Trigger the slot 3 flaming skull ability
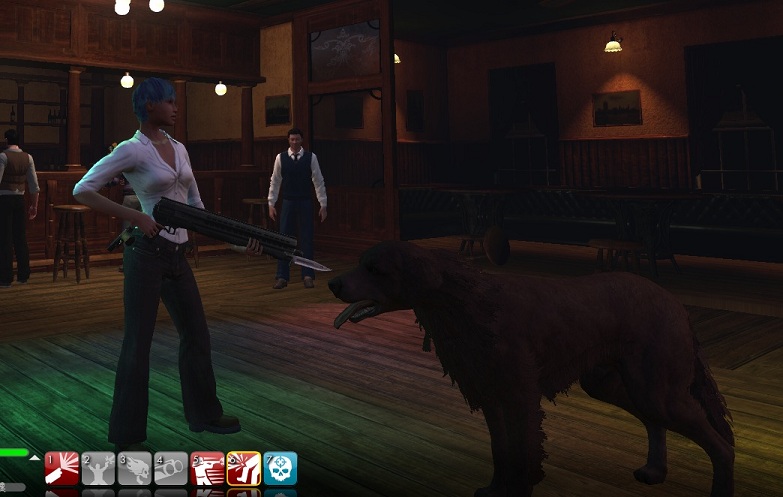 (x=134, y=469)
